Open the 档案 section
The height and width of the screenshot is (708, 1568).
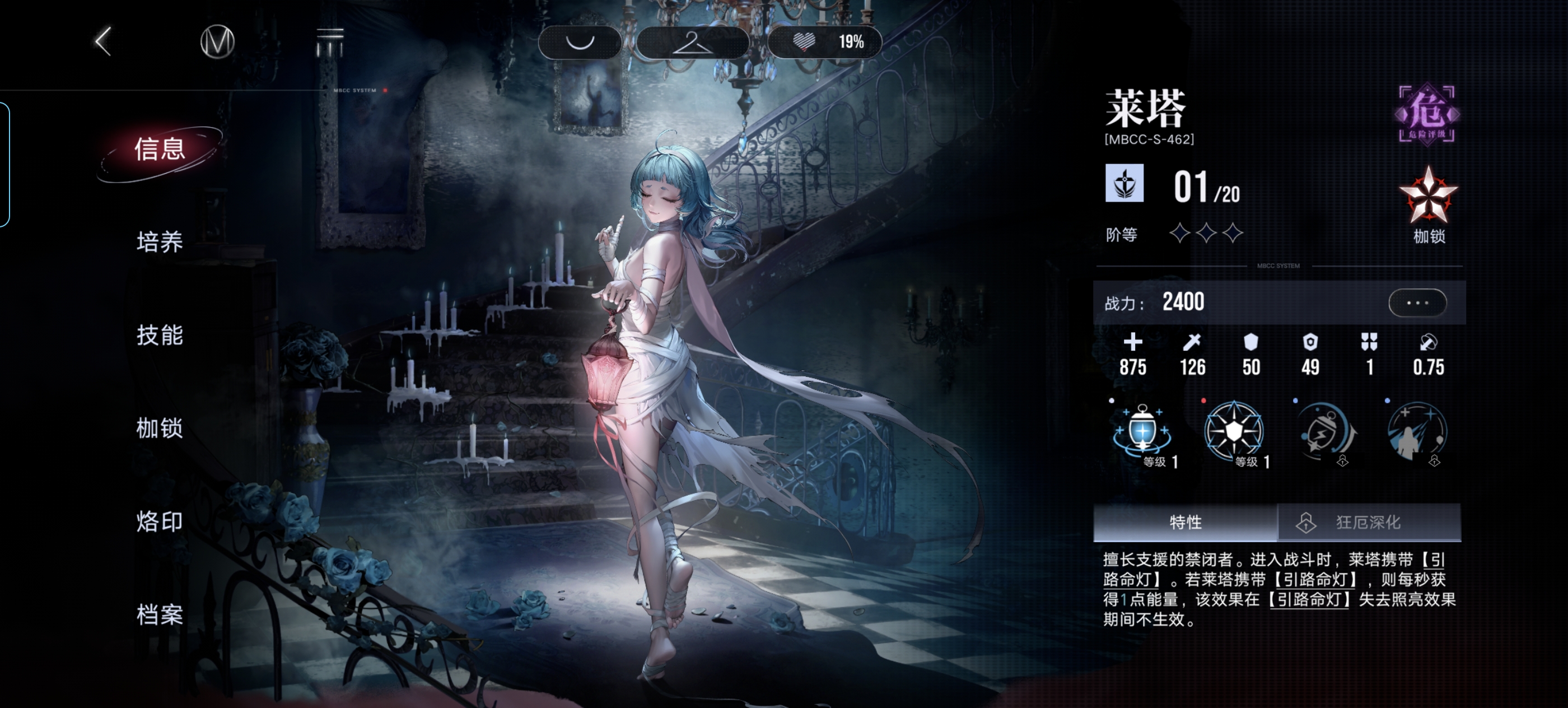tap(160, 615)
